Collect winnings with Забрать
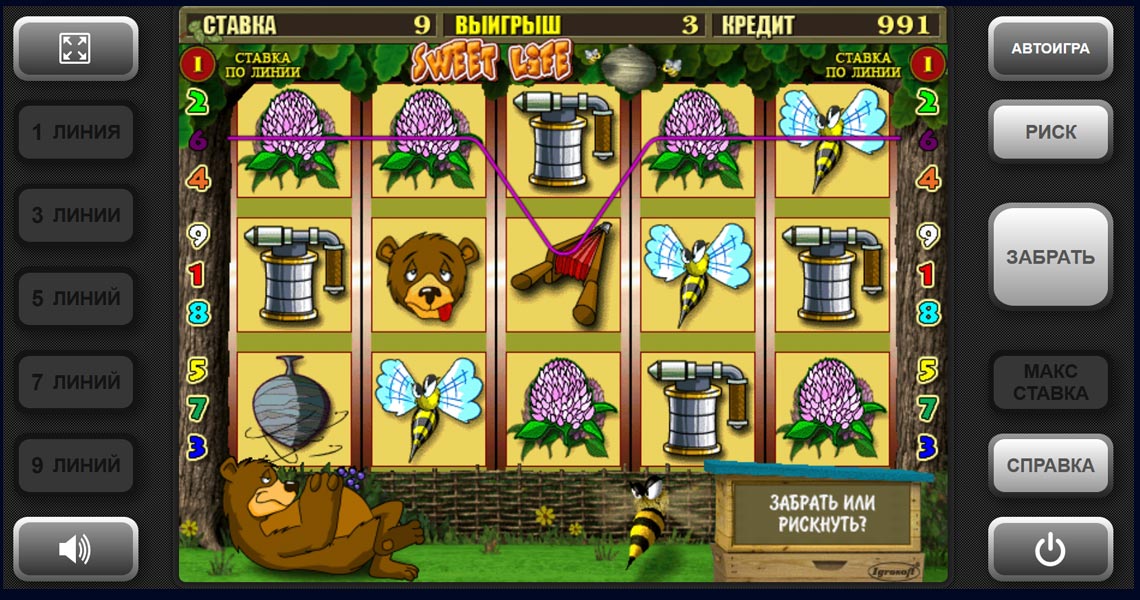The height and width of the screenshot is (600, 1140). pos(1050,257)
